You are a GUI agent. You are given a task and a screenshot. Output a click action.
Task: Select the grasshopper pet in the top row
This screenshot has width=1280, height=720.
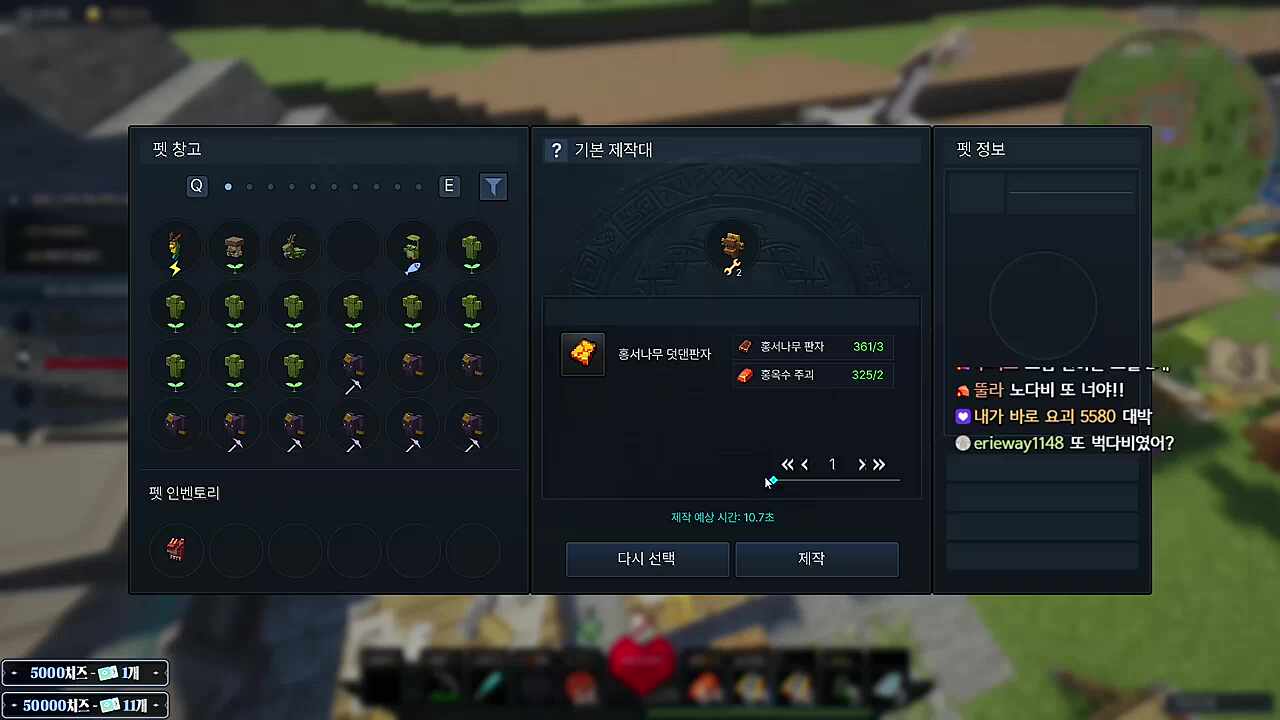pos(294,248)
